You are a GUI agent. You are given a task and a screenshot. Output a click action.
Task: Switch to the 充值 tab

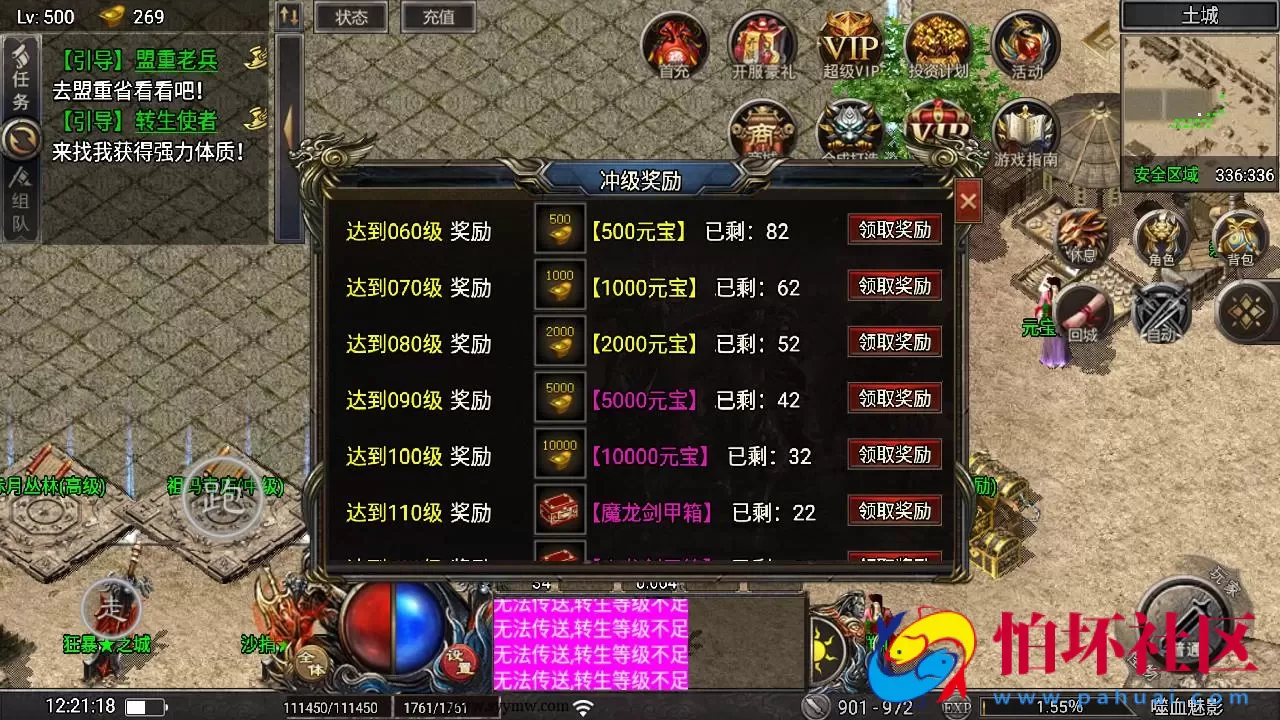point(438,17)
